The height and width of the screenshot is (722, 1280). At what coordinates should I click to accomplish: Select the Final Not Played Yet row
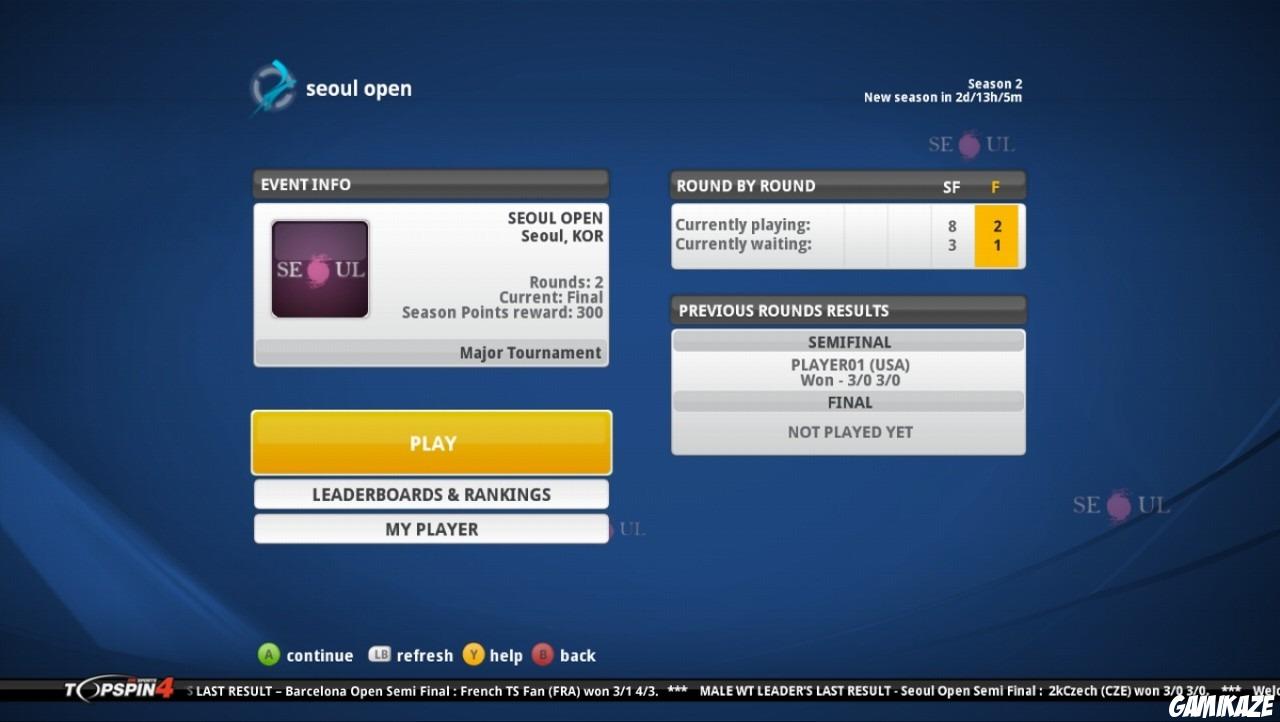pos(848,431)
